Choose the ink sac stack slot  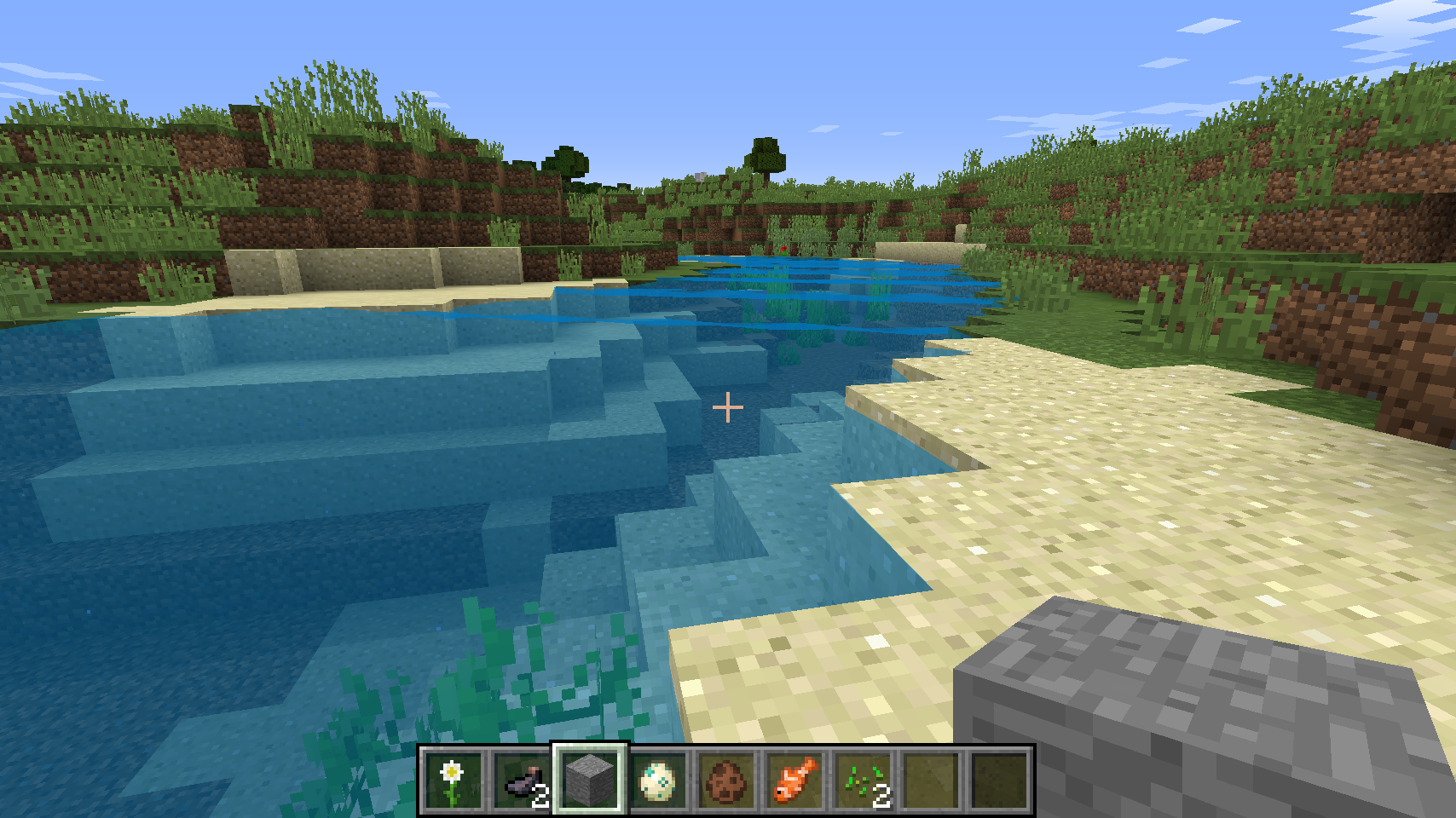pos(521,780)
